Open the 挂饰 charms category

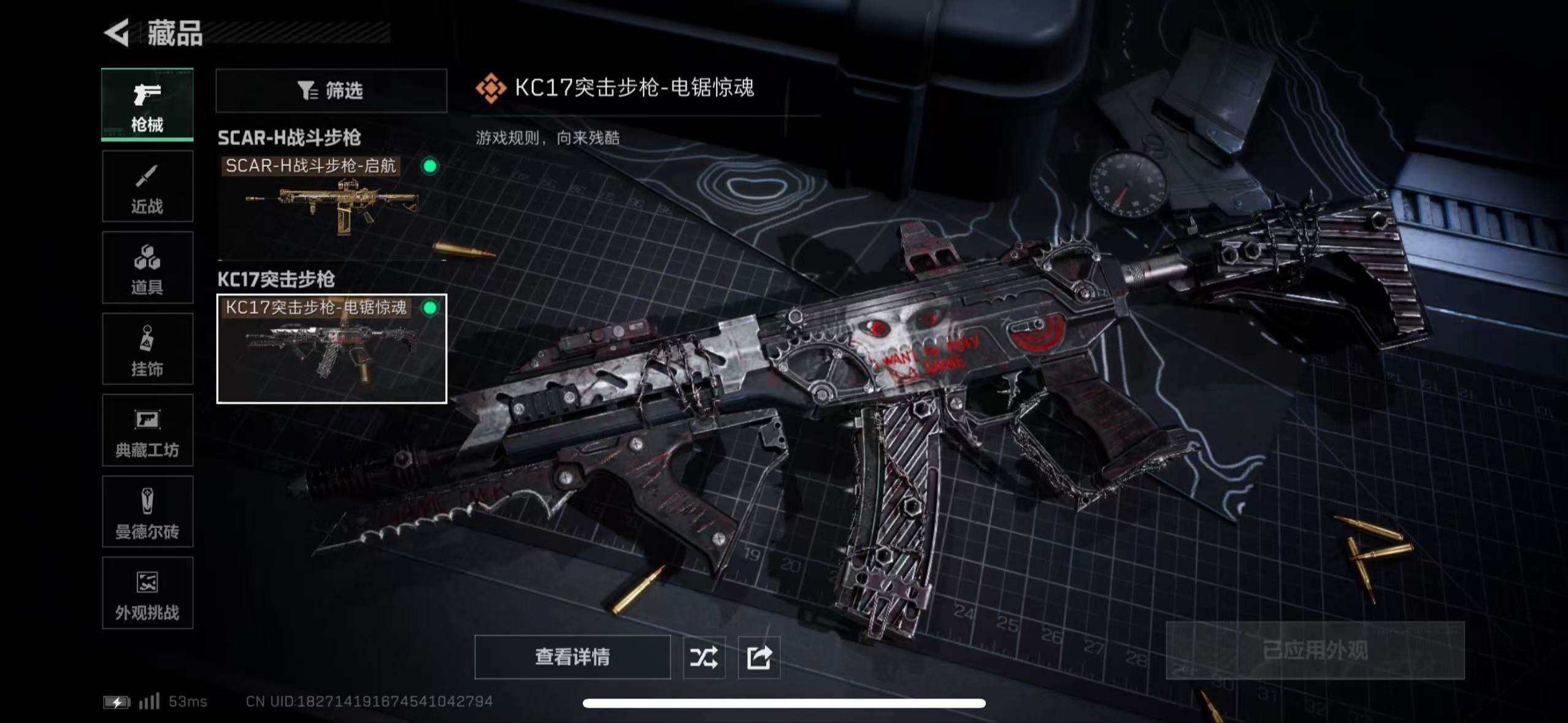[147, 349]
